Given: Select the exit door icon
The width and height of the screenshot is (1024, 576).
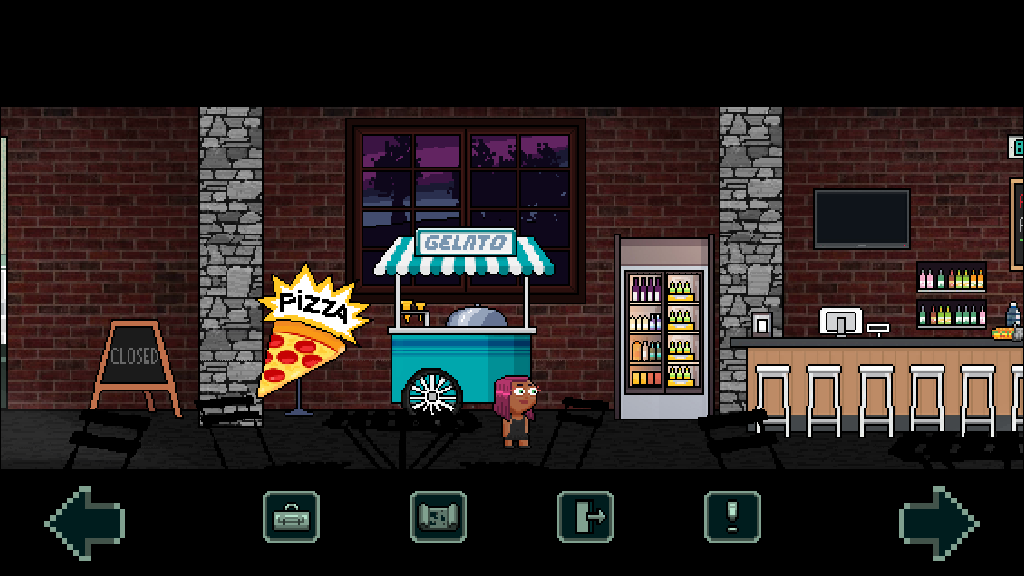Looking at the screenshot, I should tap(585, 517).
